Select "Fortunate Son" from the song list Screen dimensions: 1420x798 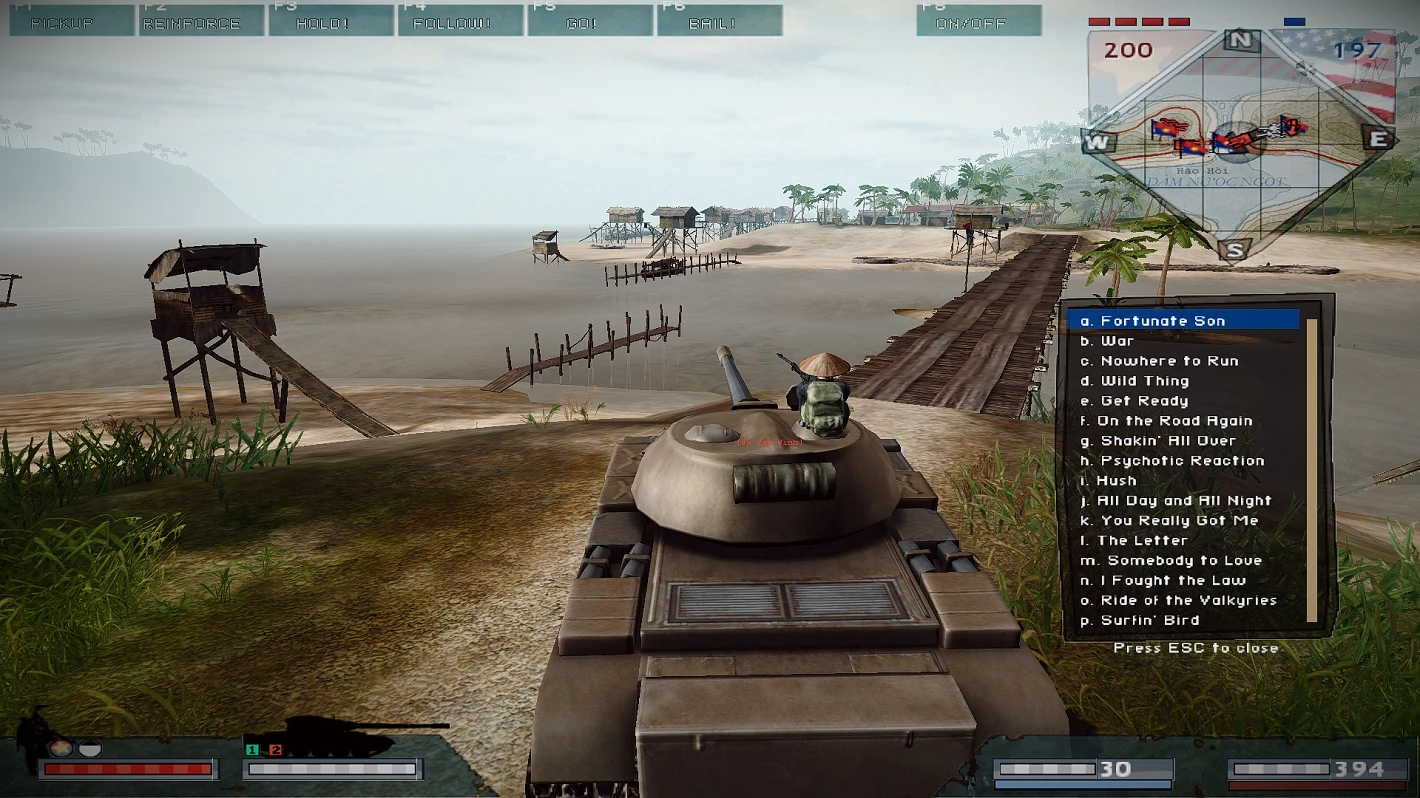tap(1153, 320)
